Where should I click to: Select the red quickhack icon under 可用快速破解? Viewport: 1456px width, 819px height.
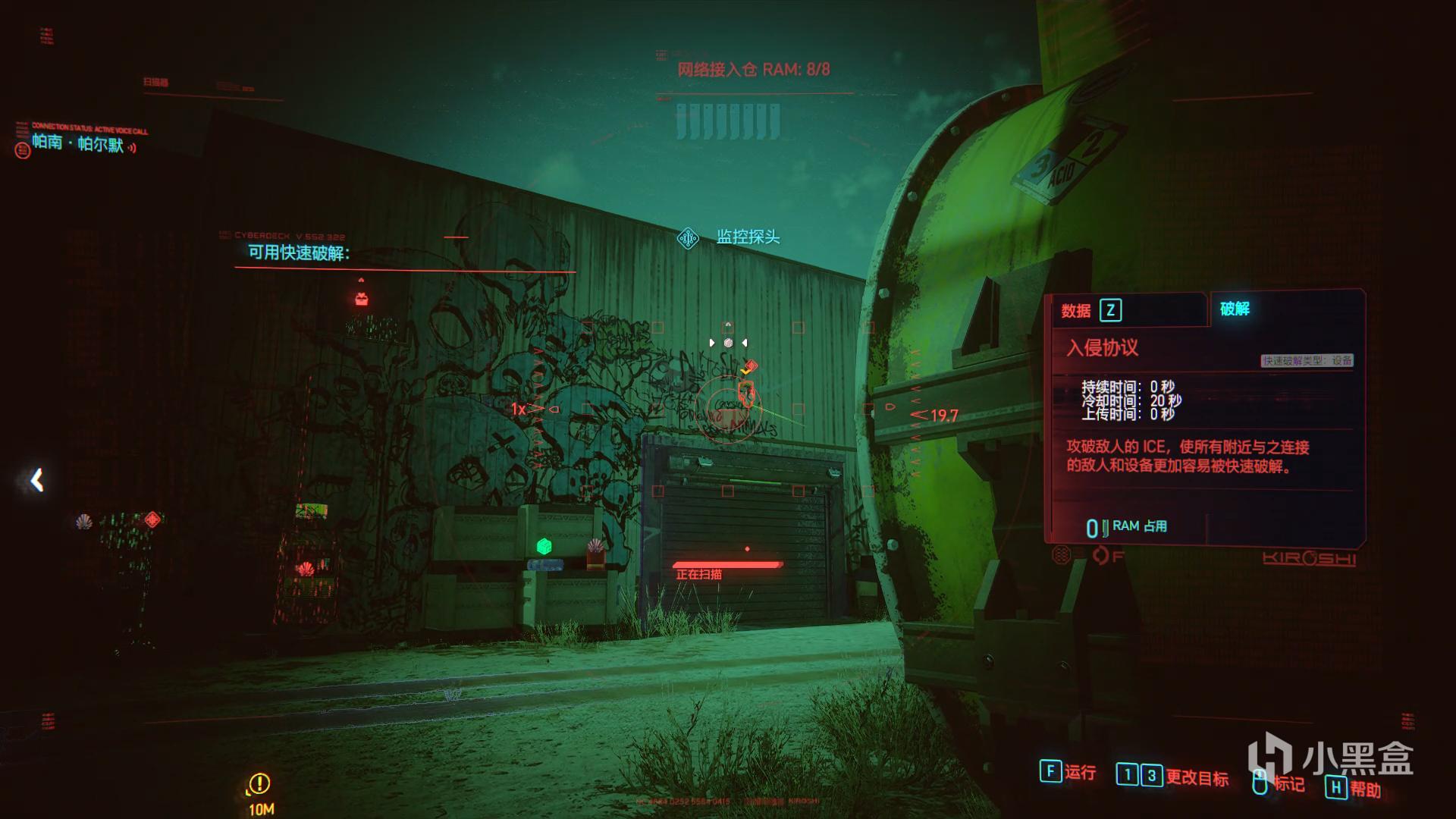362,299
